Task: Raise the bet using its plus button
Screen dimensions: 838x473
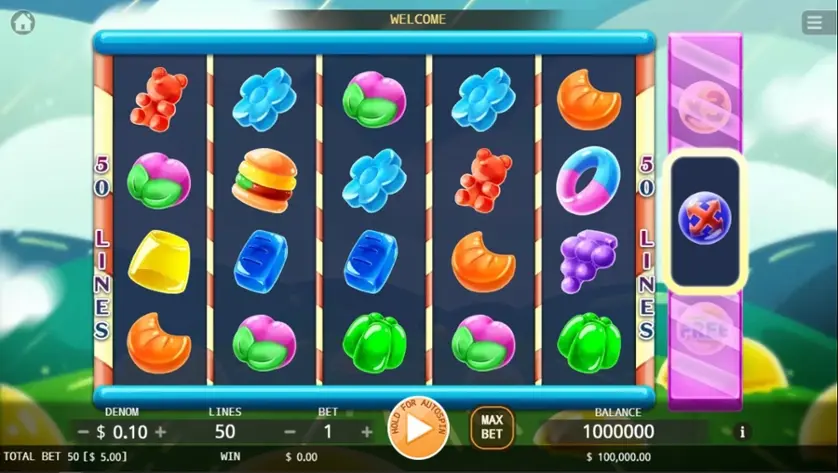Action: click(x=367, y=432)
